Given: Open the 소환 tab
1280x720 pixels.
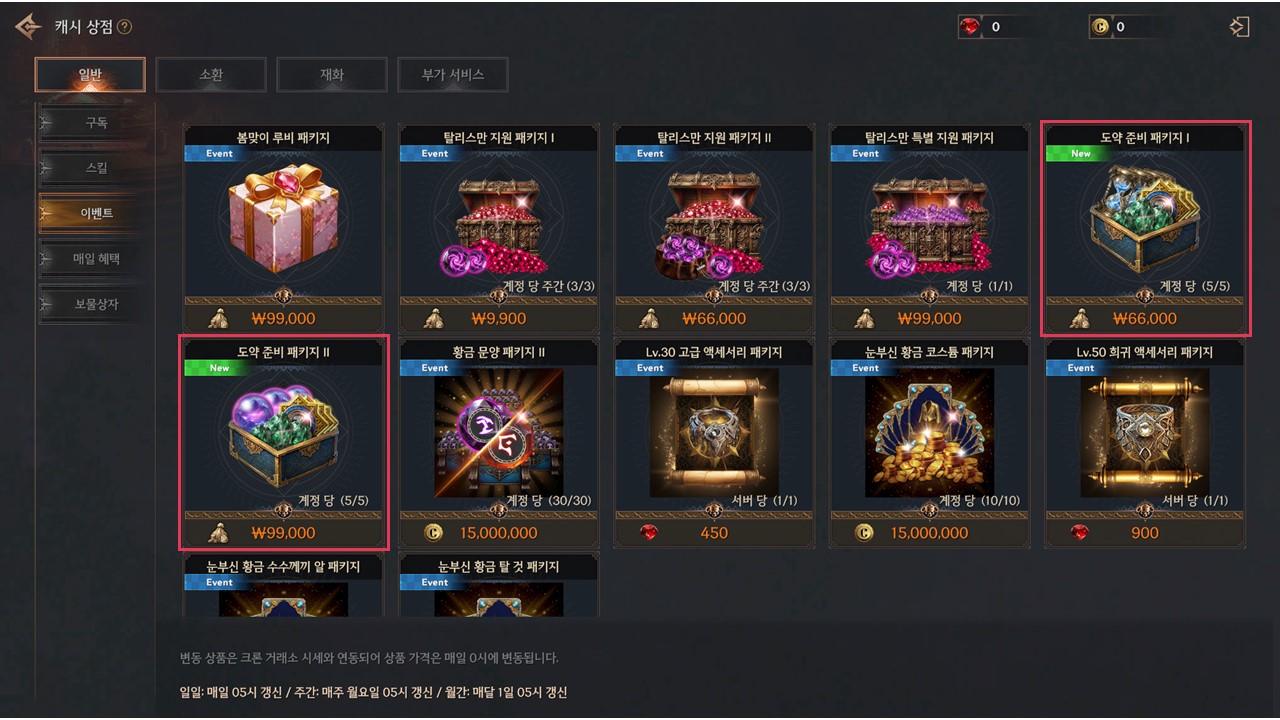Looking at the screenshot, I should pyautogui.click(x=211, y=74).
